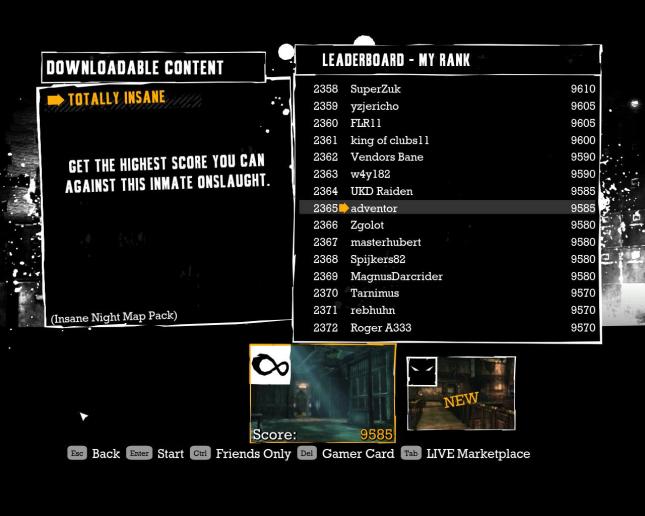
Task: Pick masterhubert in the leaderboard
Action: tap(450, 242)
